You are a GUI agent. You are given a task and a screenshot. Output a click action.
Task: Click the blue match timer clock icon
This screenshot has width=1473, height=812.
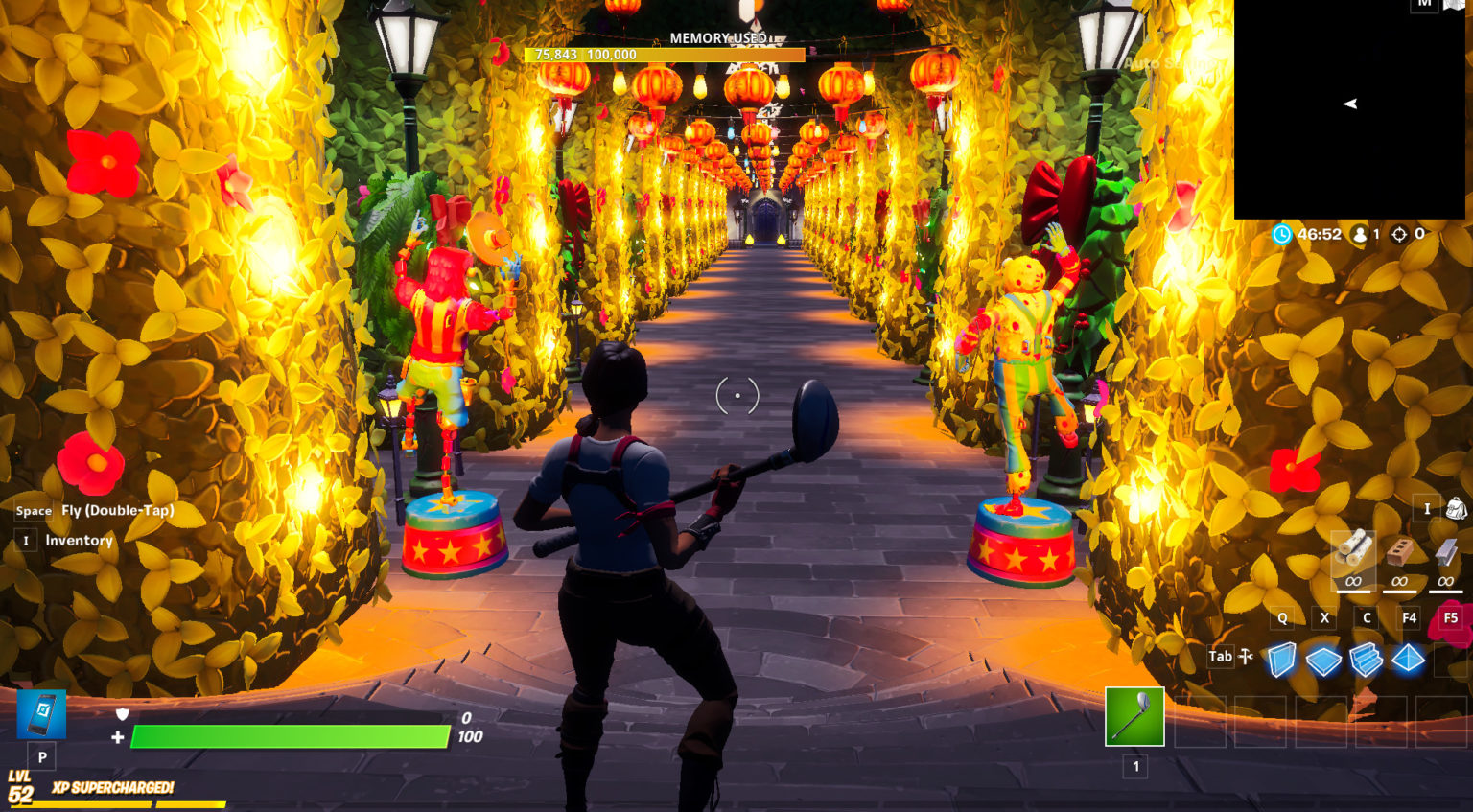click(x=1280, y=232)
